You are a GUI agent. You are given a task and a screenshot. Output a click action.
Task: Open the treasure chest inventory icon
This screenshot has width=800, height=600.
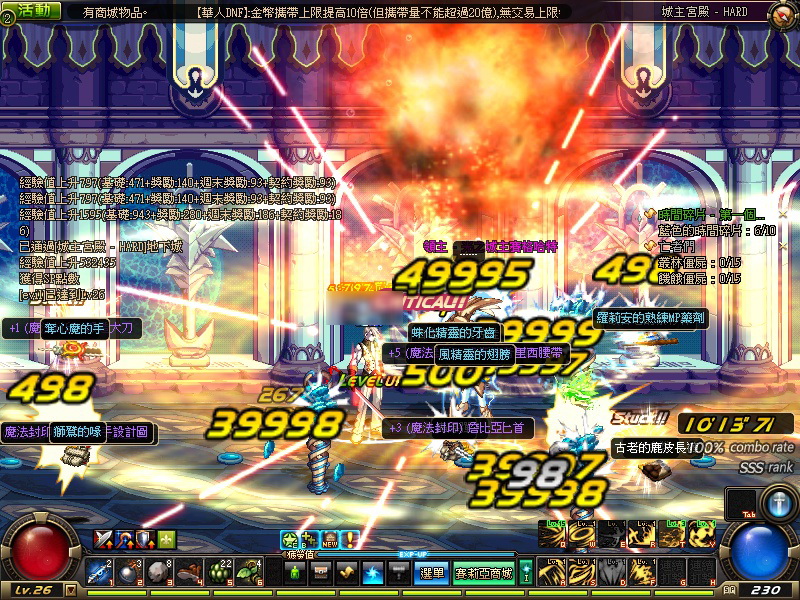(322, 573)
